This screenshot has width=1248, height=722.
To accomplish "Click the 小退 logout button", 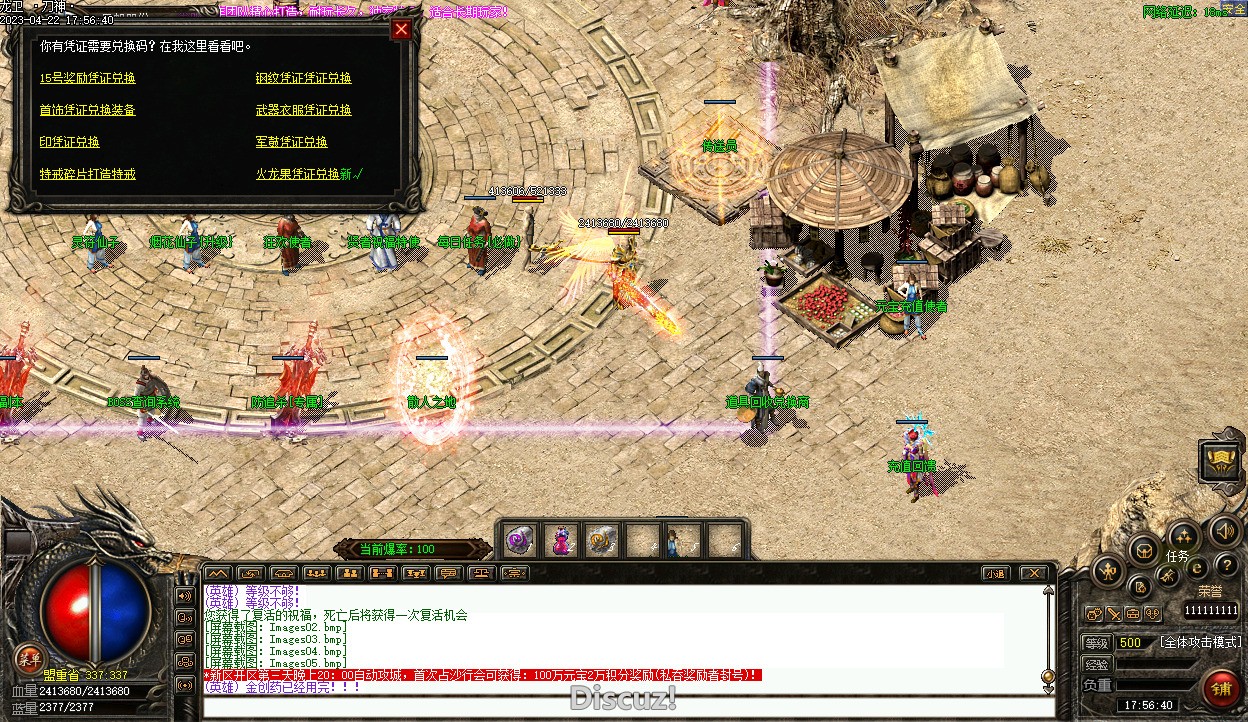I will (x=994, y=573).
